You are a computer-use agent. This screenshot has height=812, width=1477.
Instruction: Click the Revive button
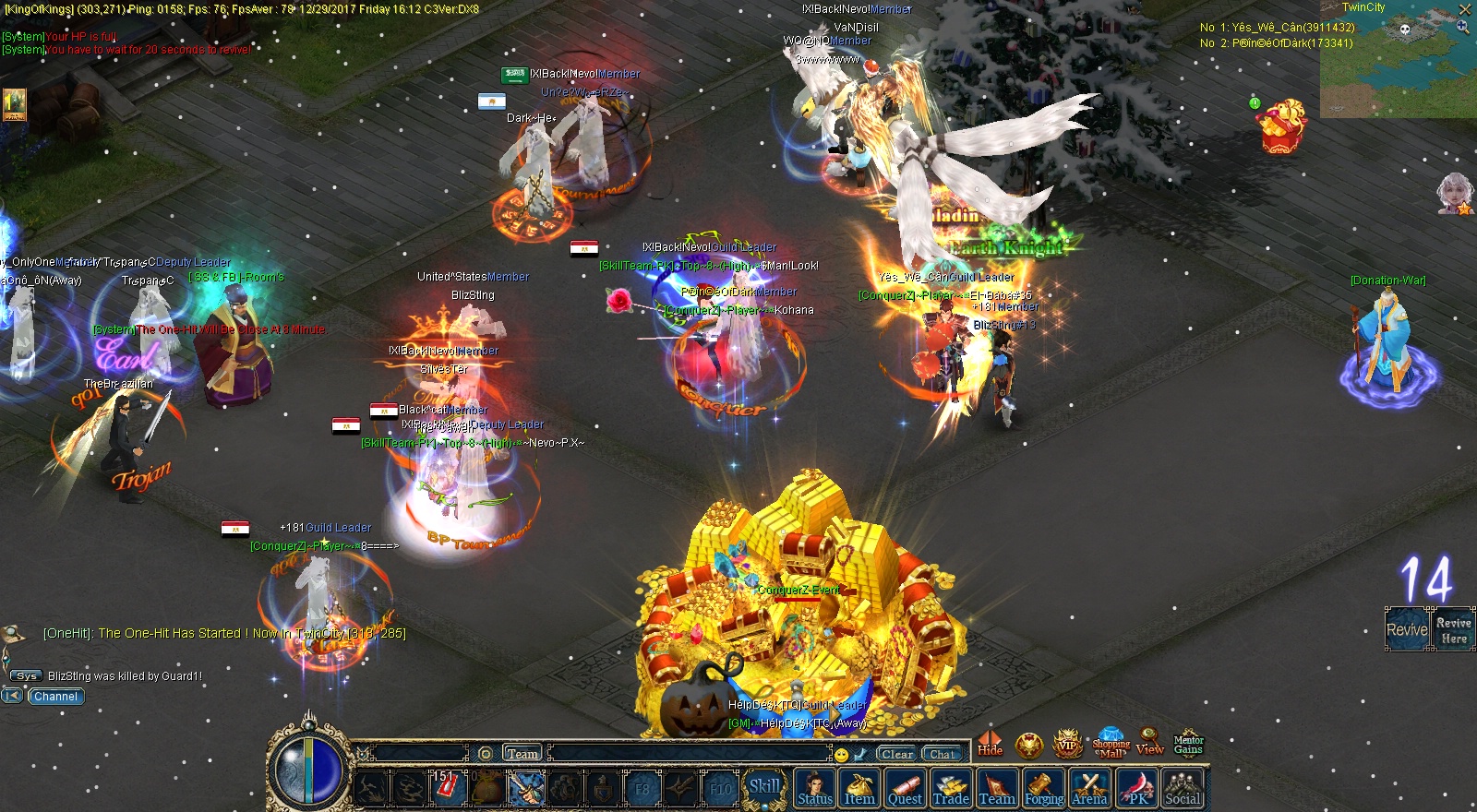click(x=1407, y=629)
